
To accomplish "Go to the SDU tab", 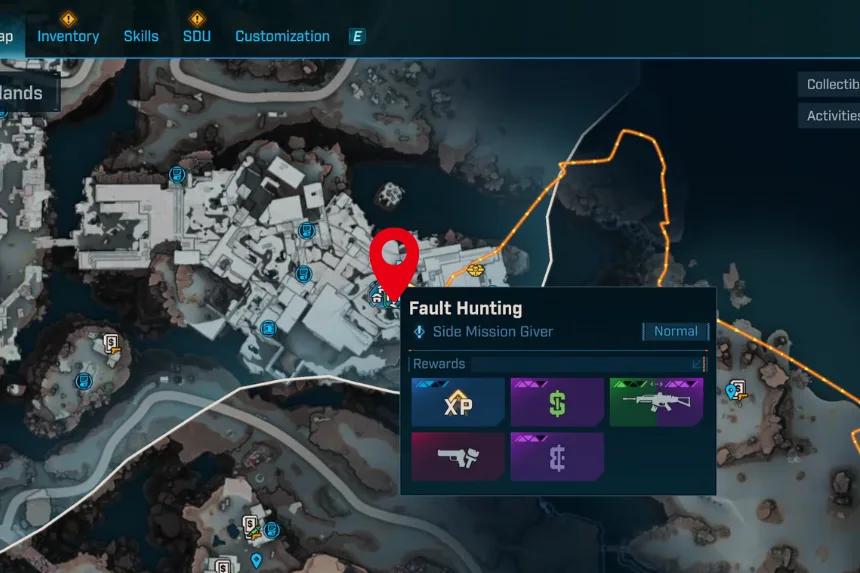I will pos(197,36).
